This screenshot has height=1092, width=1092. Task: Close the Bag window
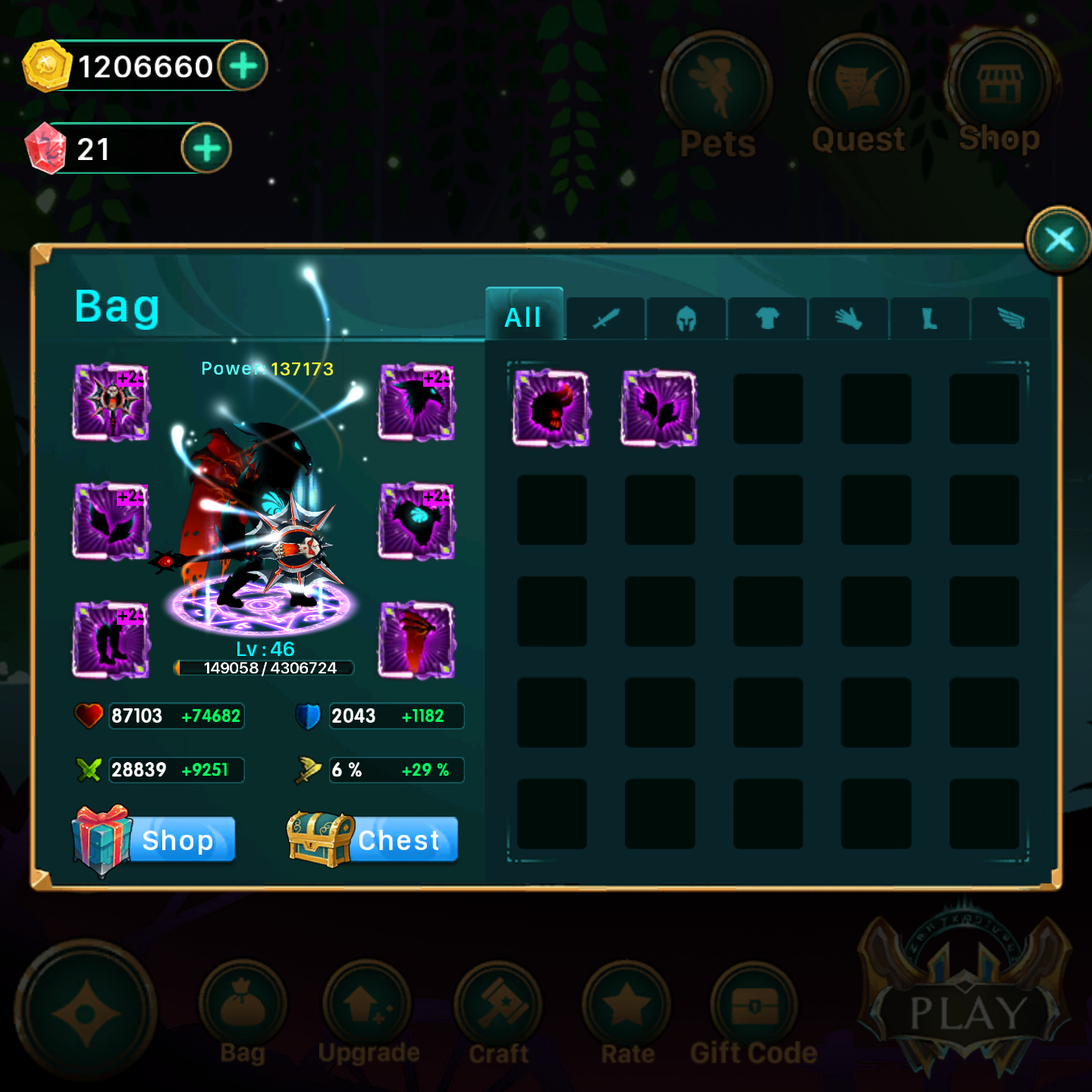[x=1059, y=240]
